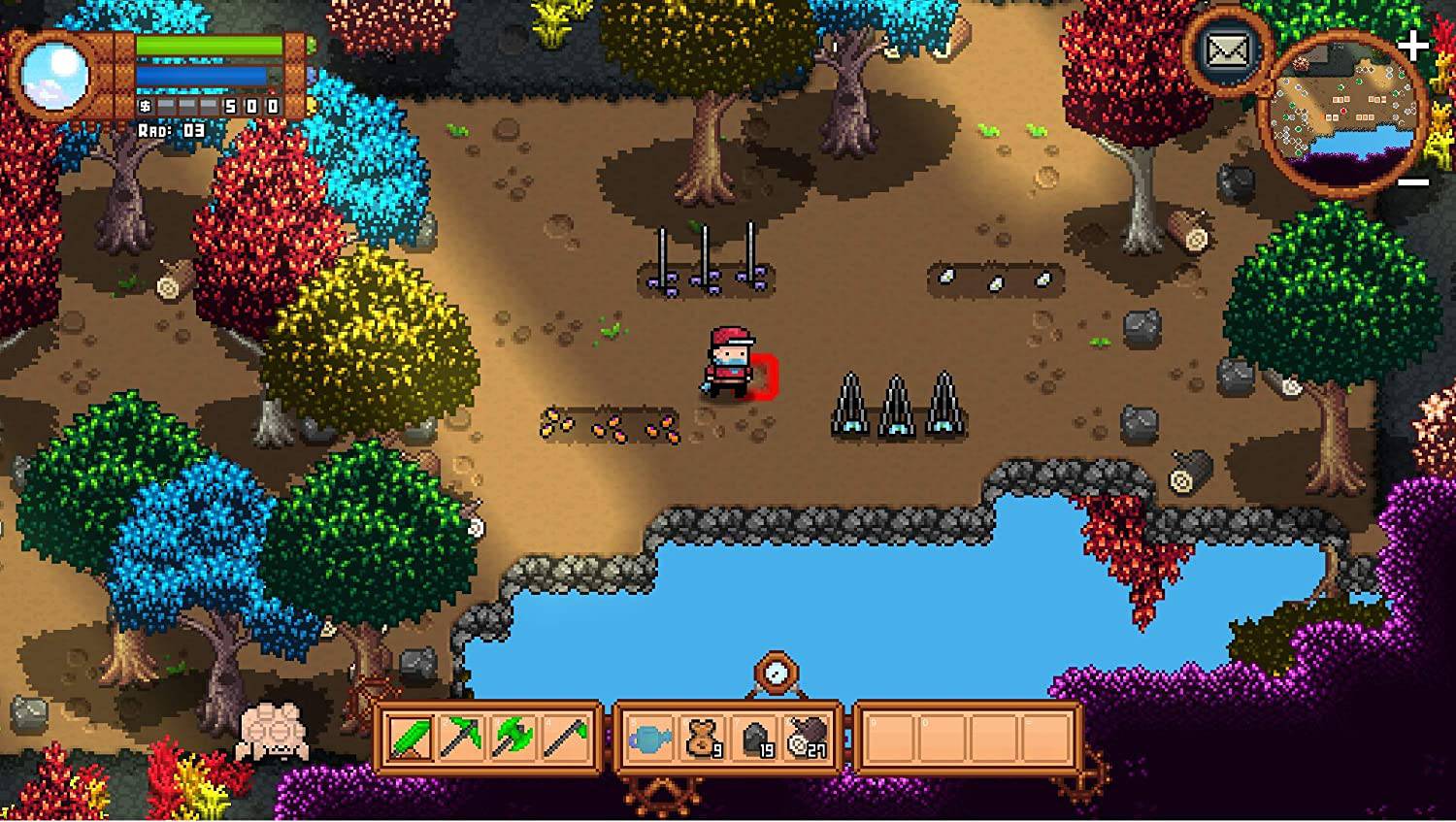The image size is (1456, 822).
Task: Click the green health bar
Action: pos(209,44)
